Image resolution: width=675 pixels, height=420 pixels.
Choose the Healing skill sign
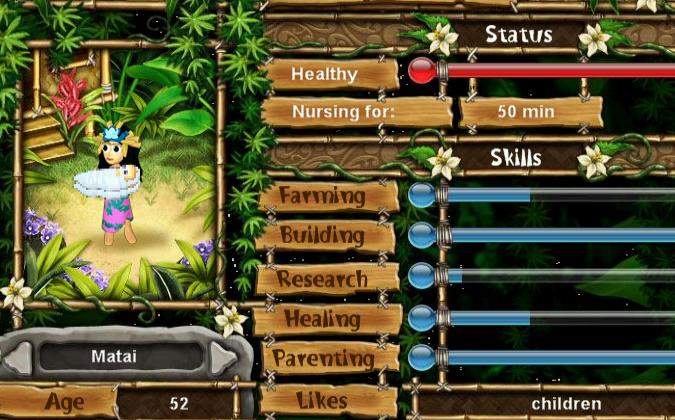click(323, 320)
